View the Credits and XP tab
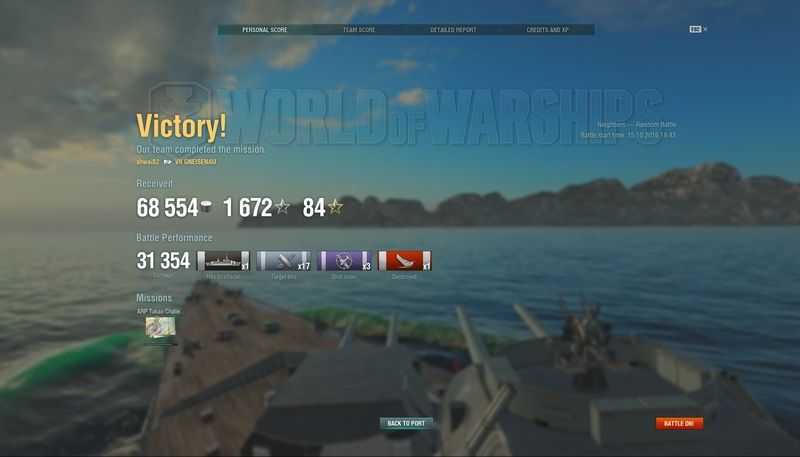The image size is (800, 457). click(547, 30)
